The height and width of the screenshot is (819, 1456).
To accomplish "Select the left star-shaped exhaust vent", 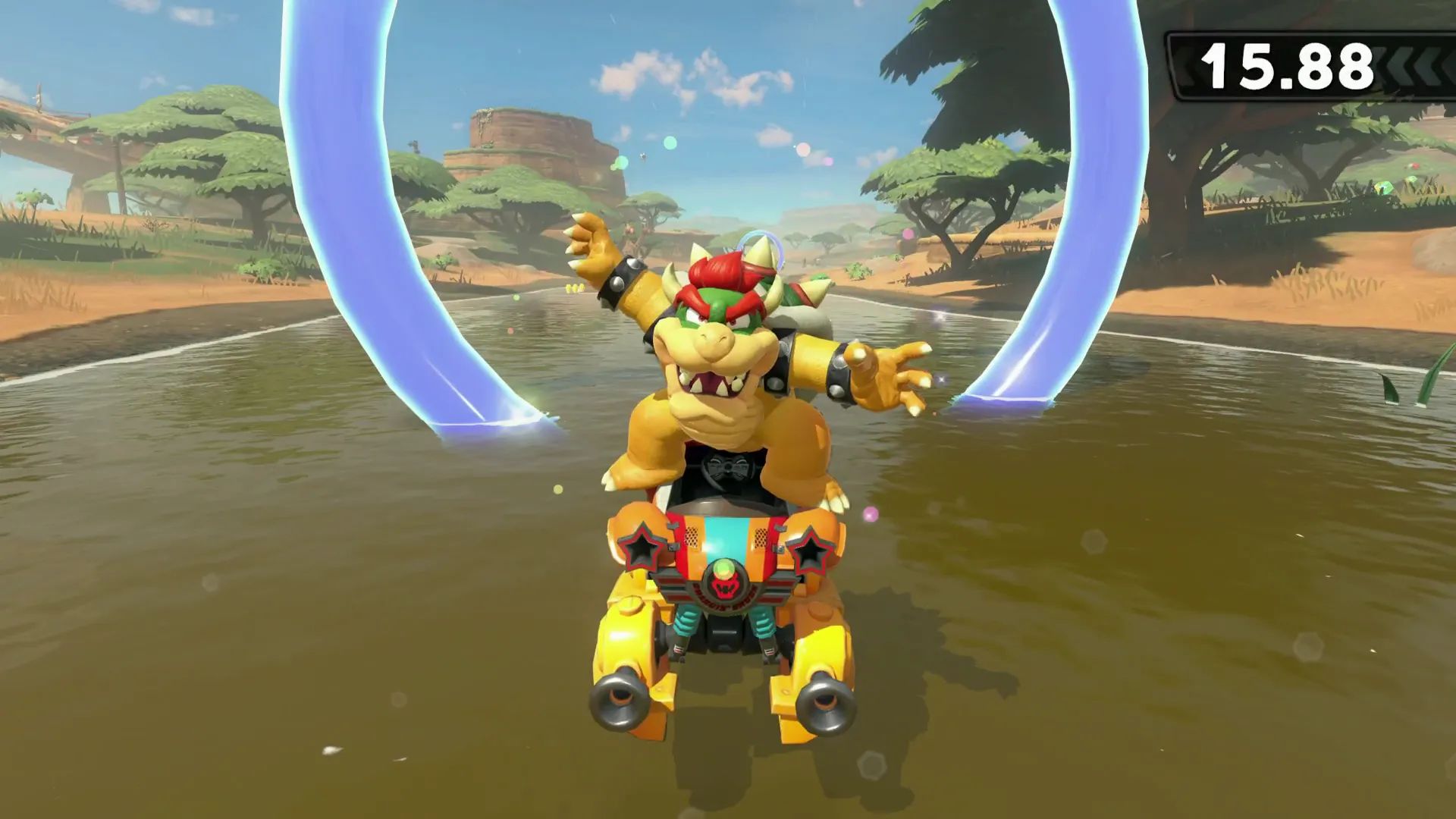I will point(640,548).
